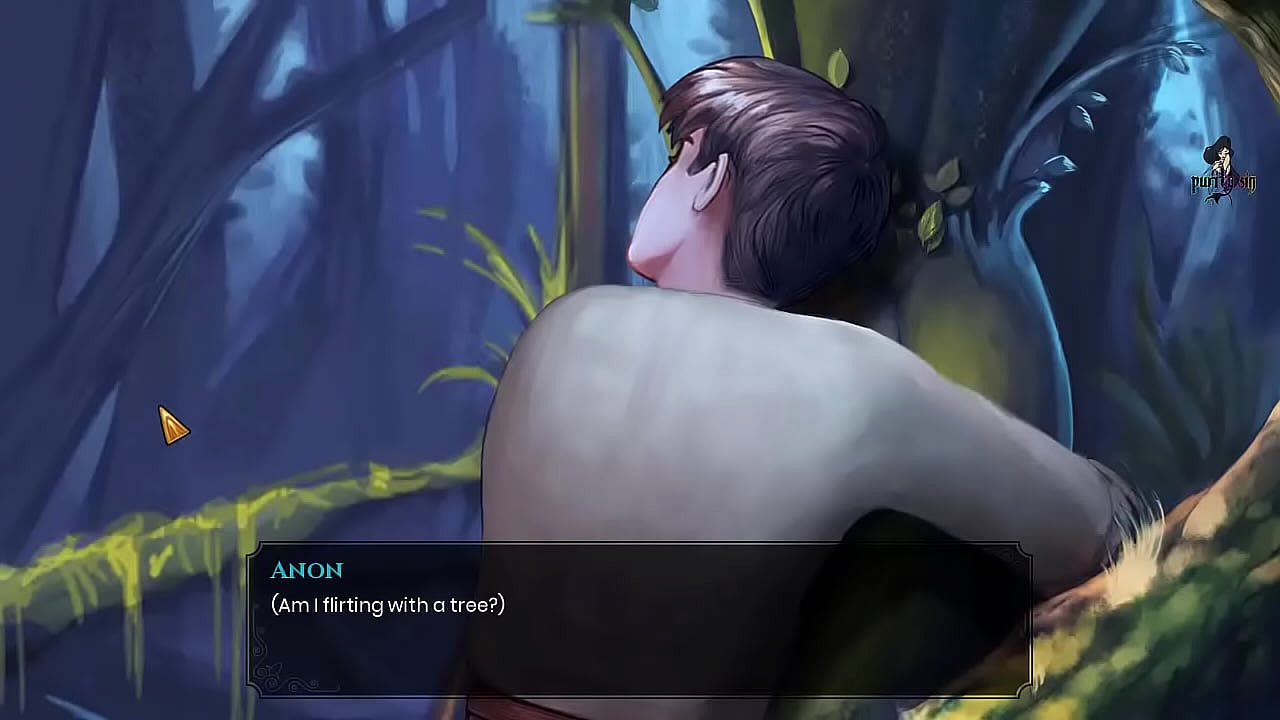Click the ANON name label
This screenshot has height=720, width=1280.
coord(308,570)
